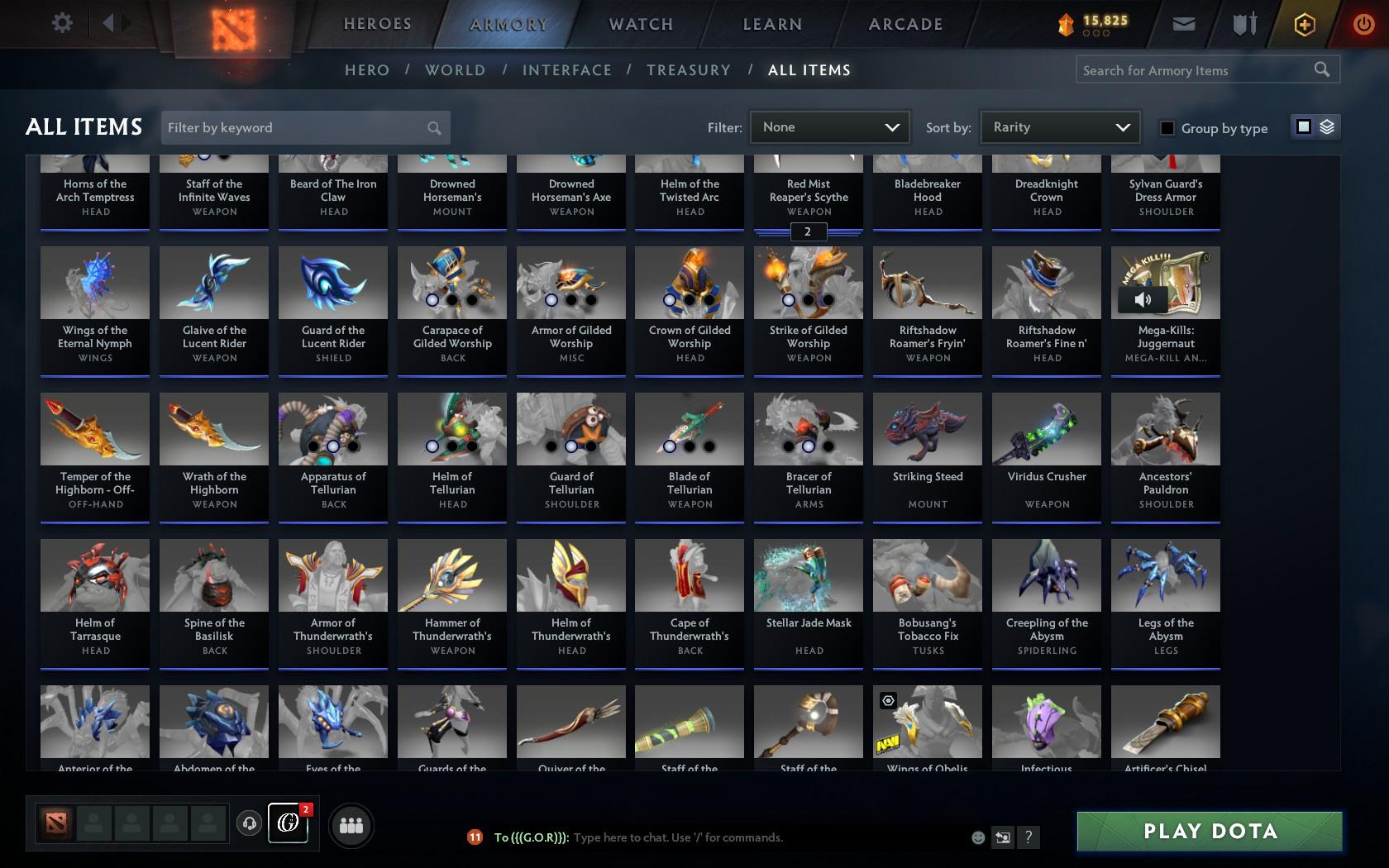Toggle the Group by type checkbox
Viewport: 1389px width, 868px height.
[1166, 129]
